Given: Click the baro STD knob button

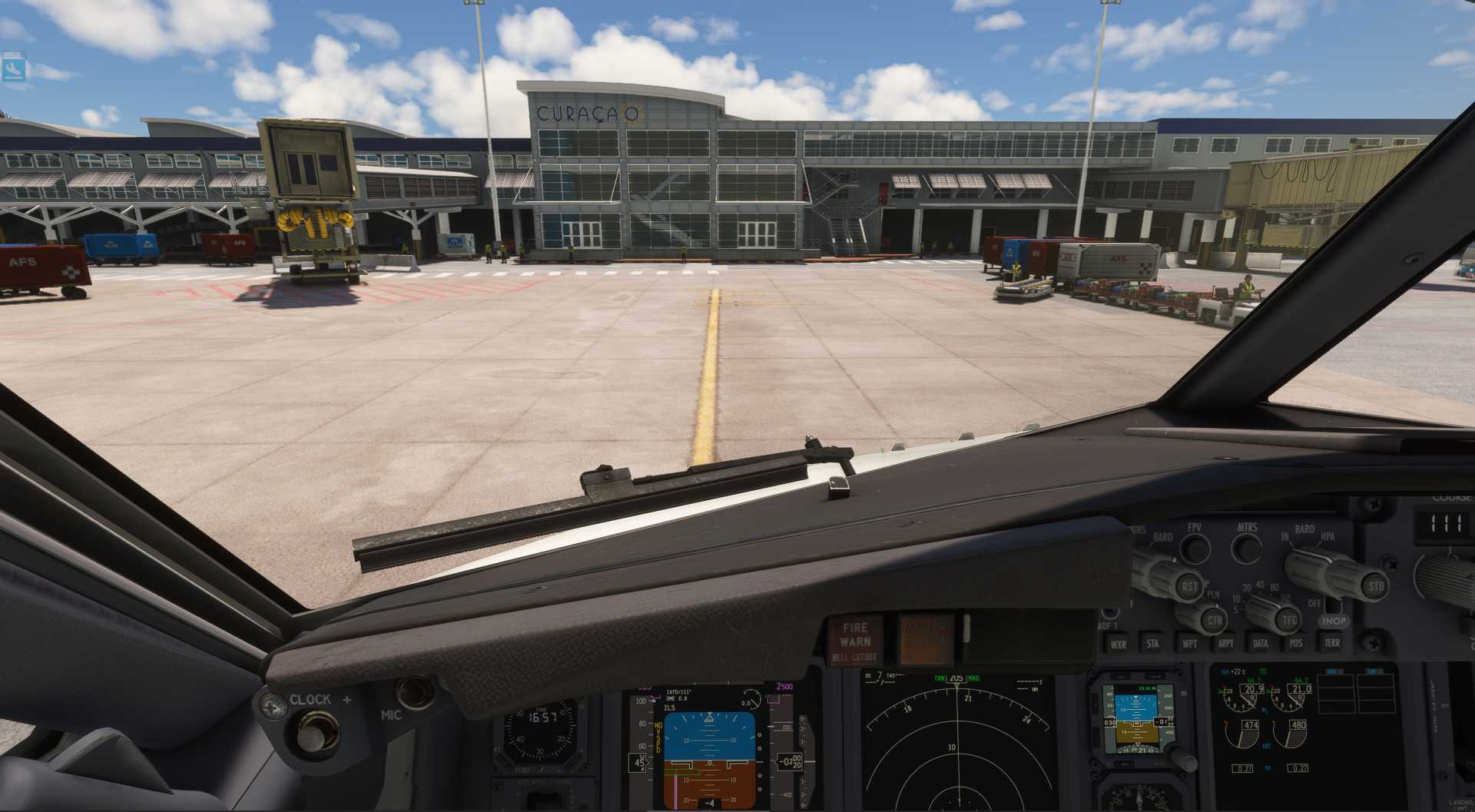Looking at the screenshot, I should 1374,586.
